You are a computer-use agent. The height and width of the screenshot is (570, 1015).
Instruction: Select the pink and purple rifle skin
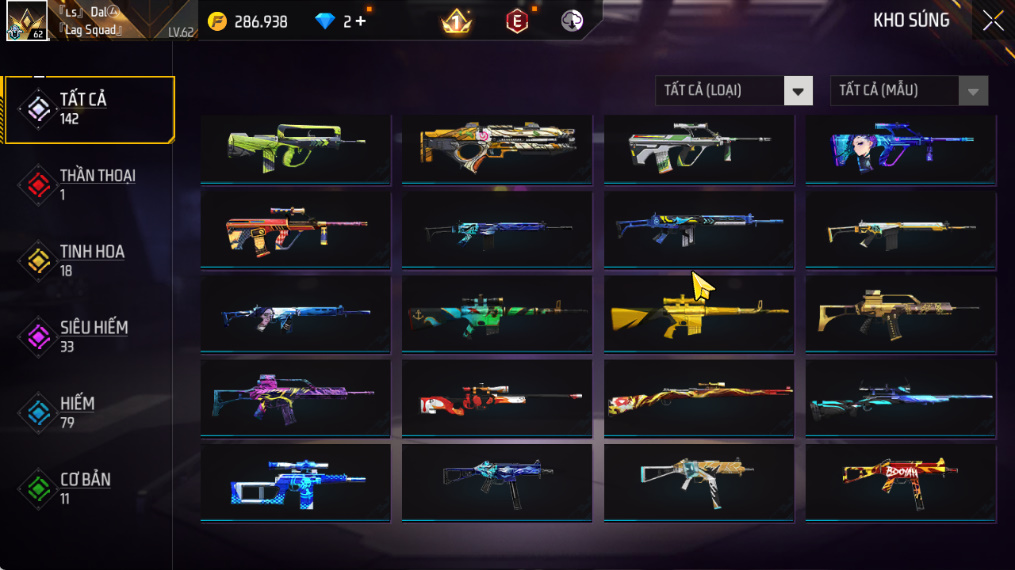295,398
